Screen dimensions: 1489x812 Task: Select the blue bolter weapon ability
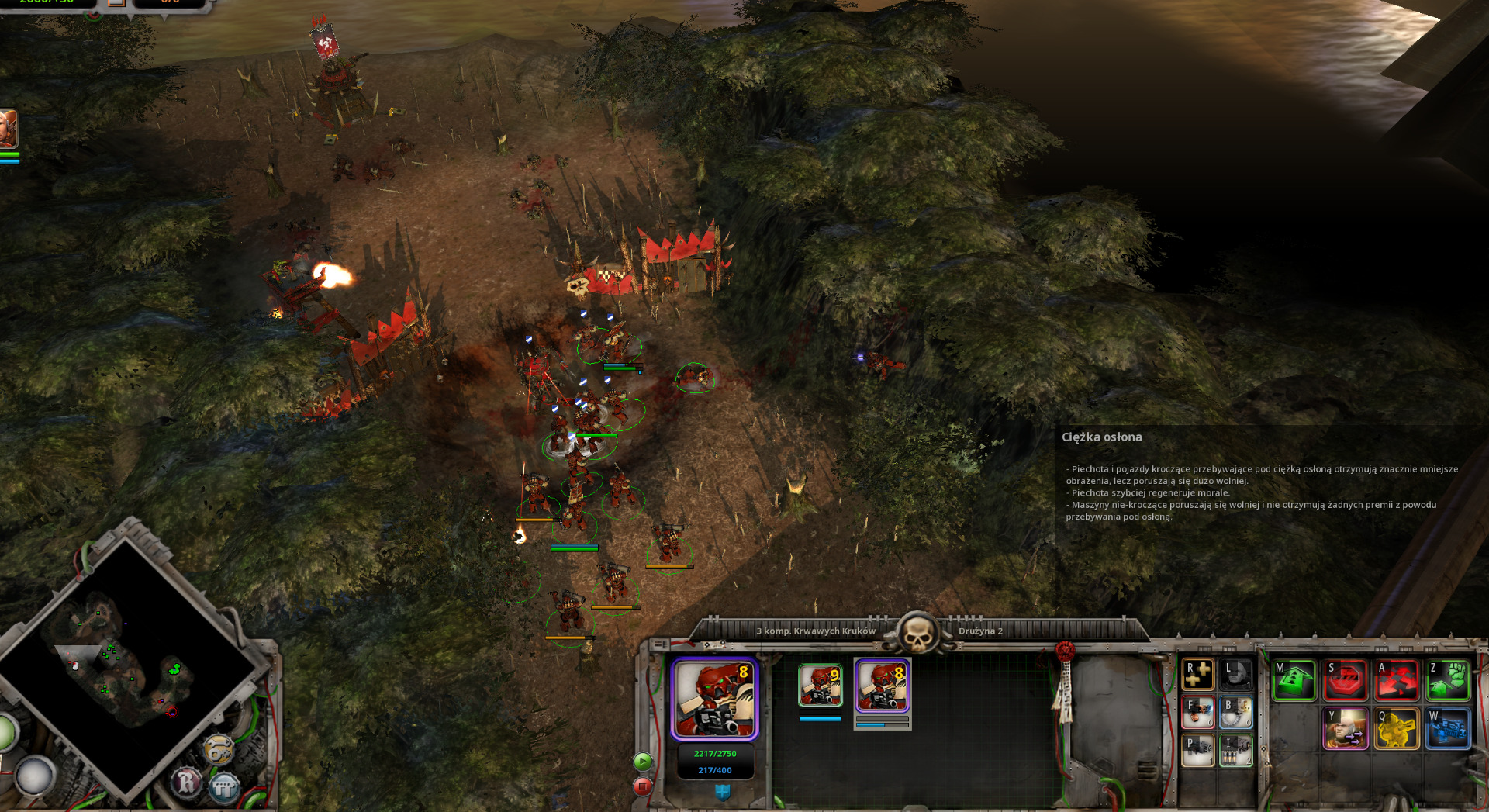[x=1447, y=729]
